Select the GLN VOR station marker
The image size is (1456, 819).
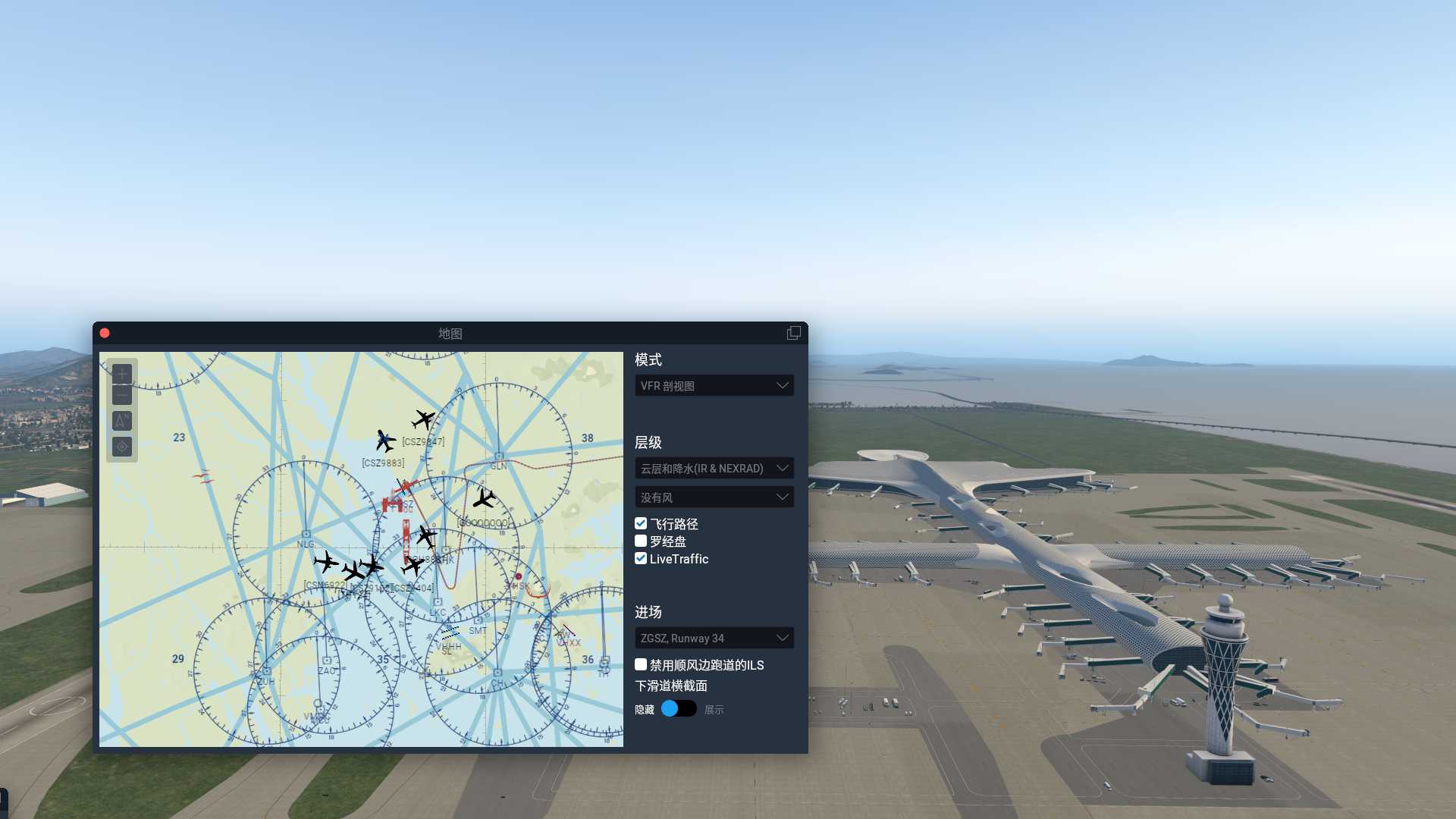(498, 457)
